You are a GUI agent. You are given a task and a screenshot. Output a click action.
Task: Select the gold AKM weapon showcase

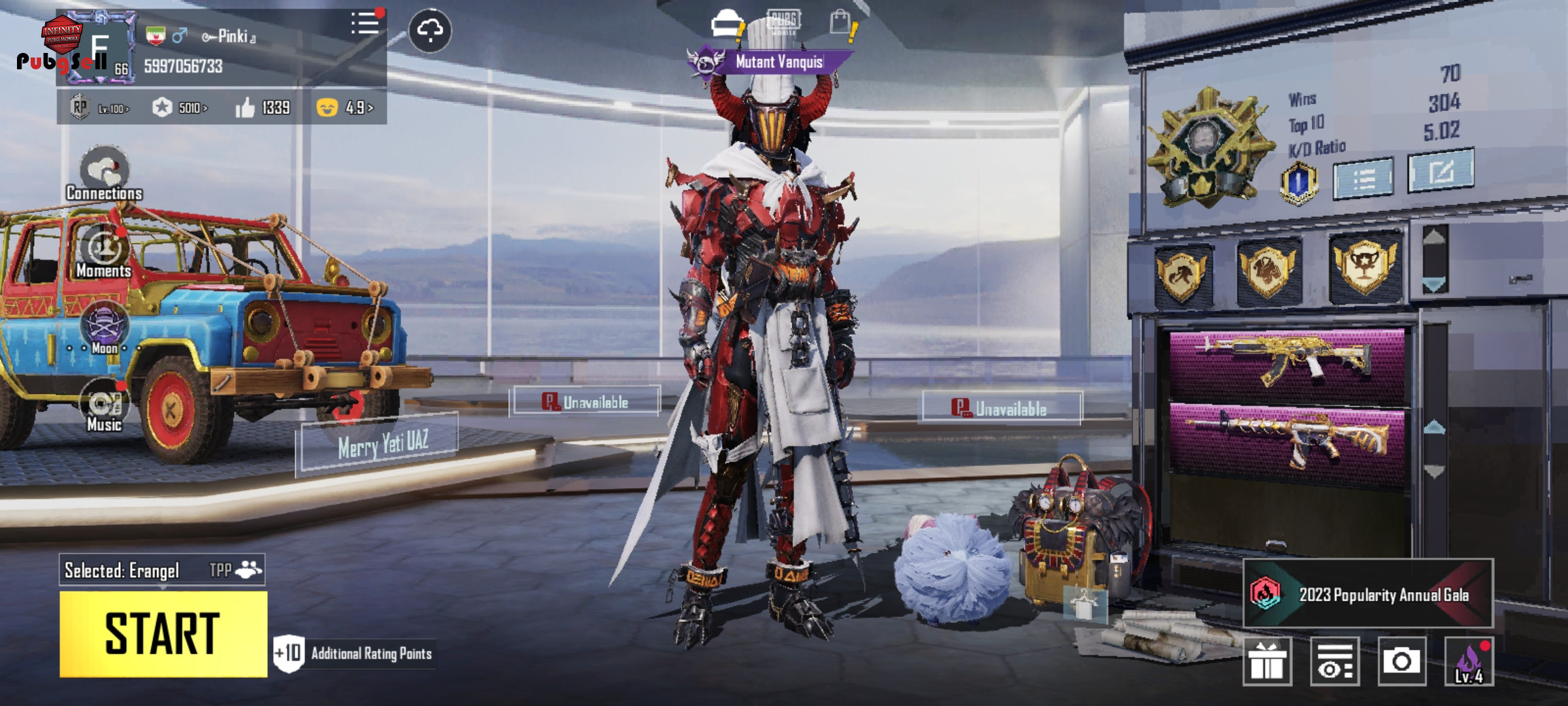1286,361
